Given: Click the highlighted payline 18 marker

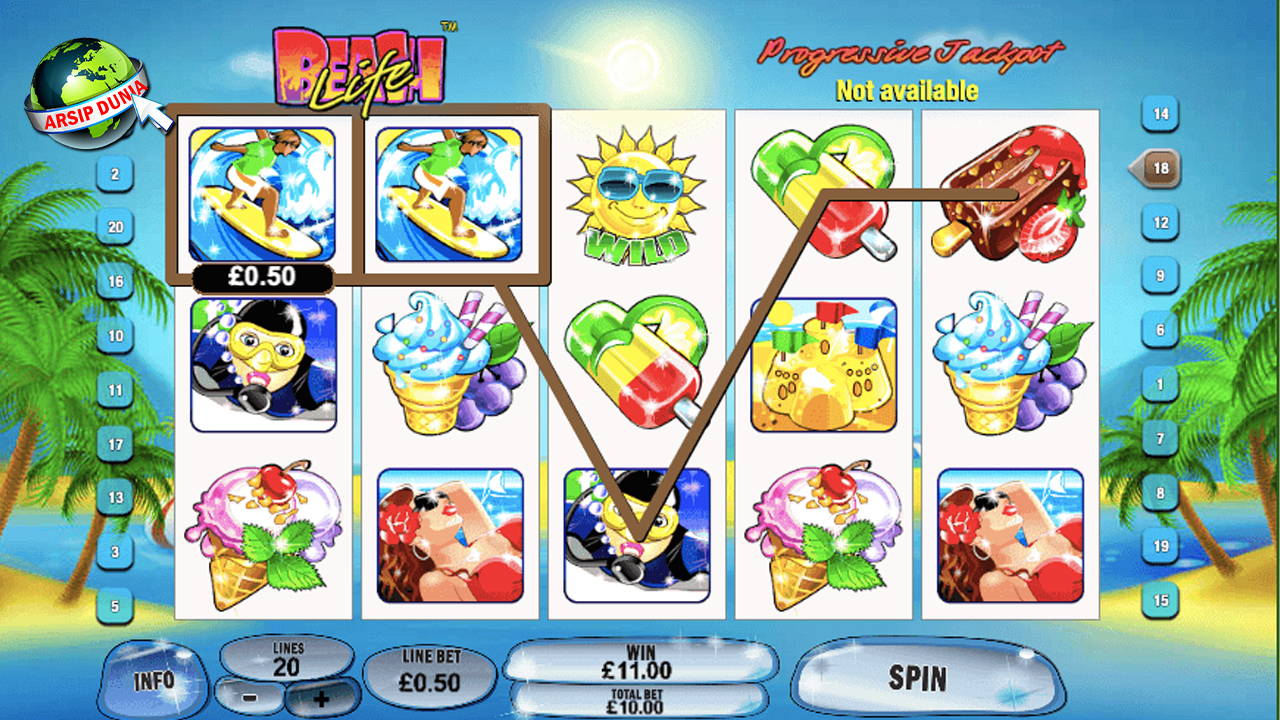Looking at the screenshot, I should [1158, 169].
